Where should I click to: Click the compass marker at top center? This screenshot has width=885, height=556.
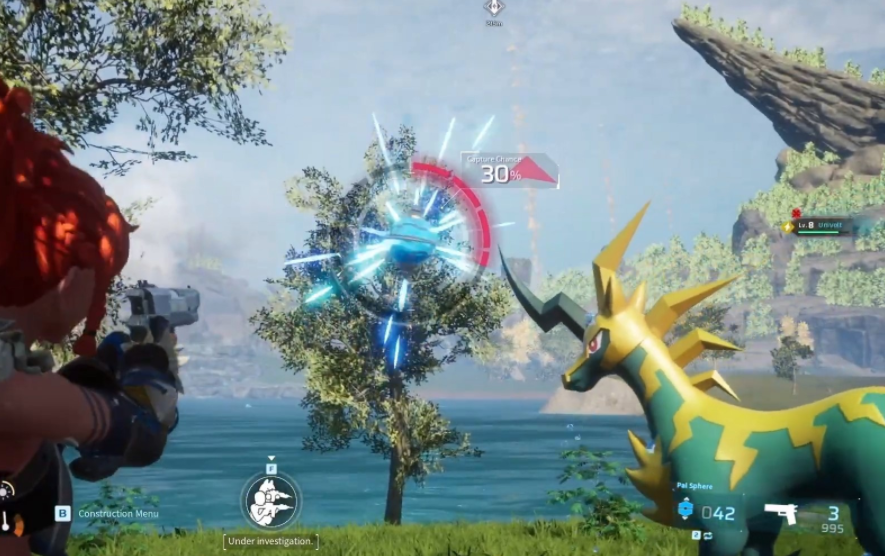[493, 8]
